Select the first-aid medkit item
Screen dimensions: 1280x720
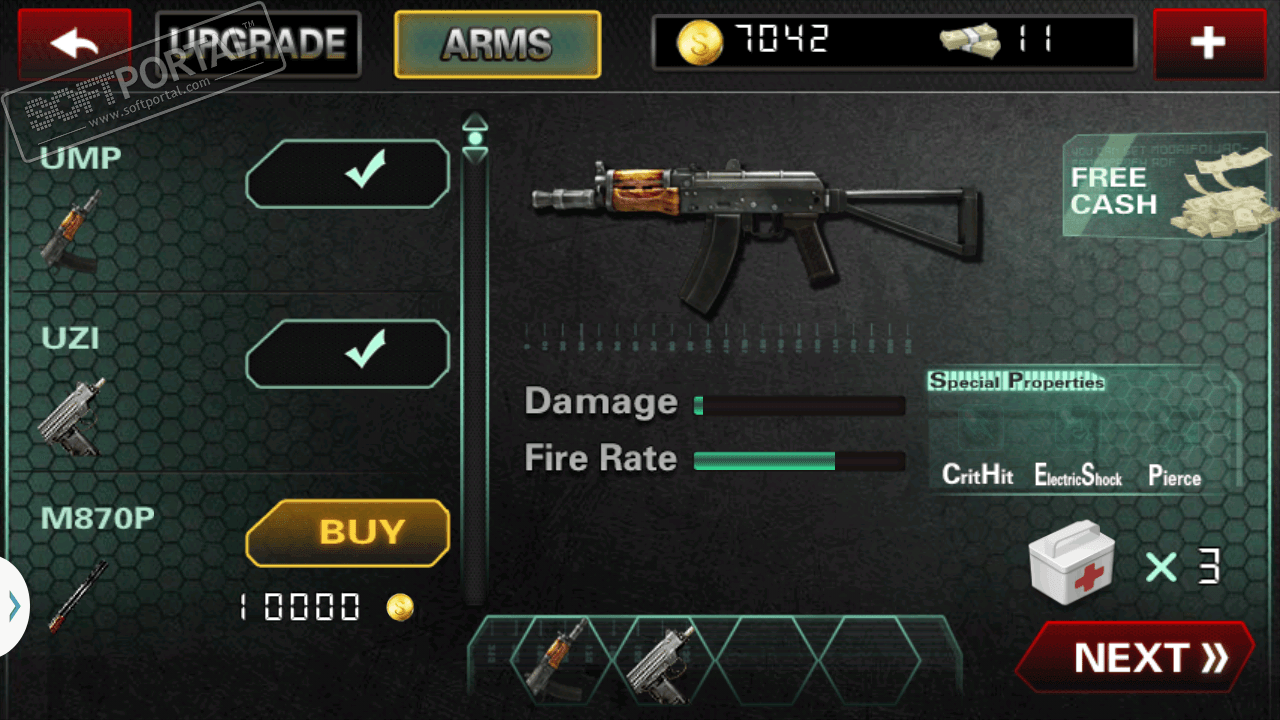[1071, 564]
